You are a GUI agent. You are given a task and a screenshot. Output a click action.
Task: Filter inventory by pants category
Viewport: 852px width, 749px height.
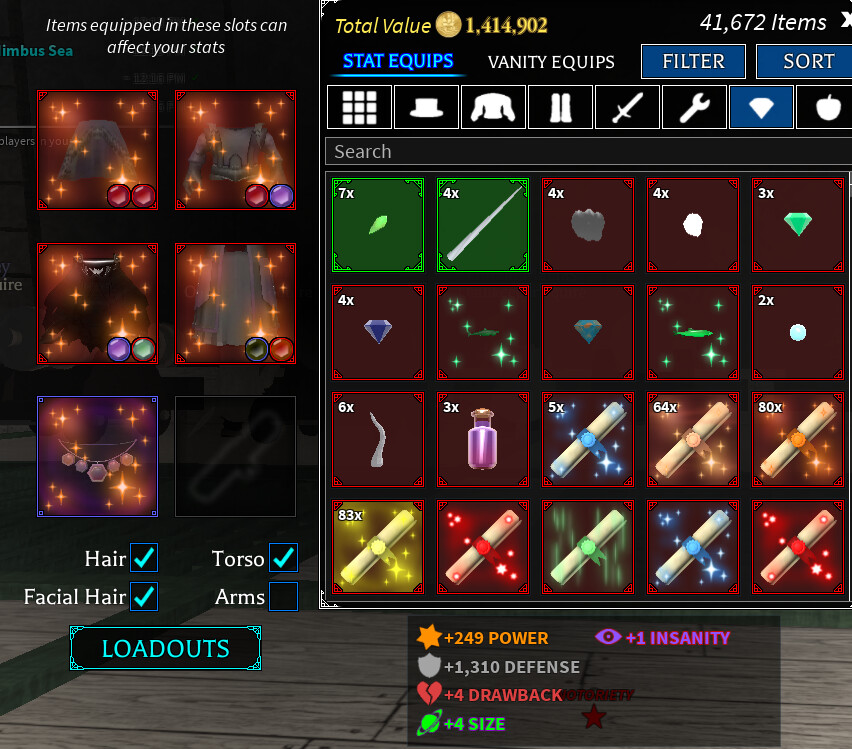tap(560, 107)
